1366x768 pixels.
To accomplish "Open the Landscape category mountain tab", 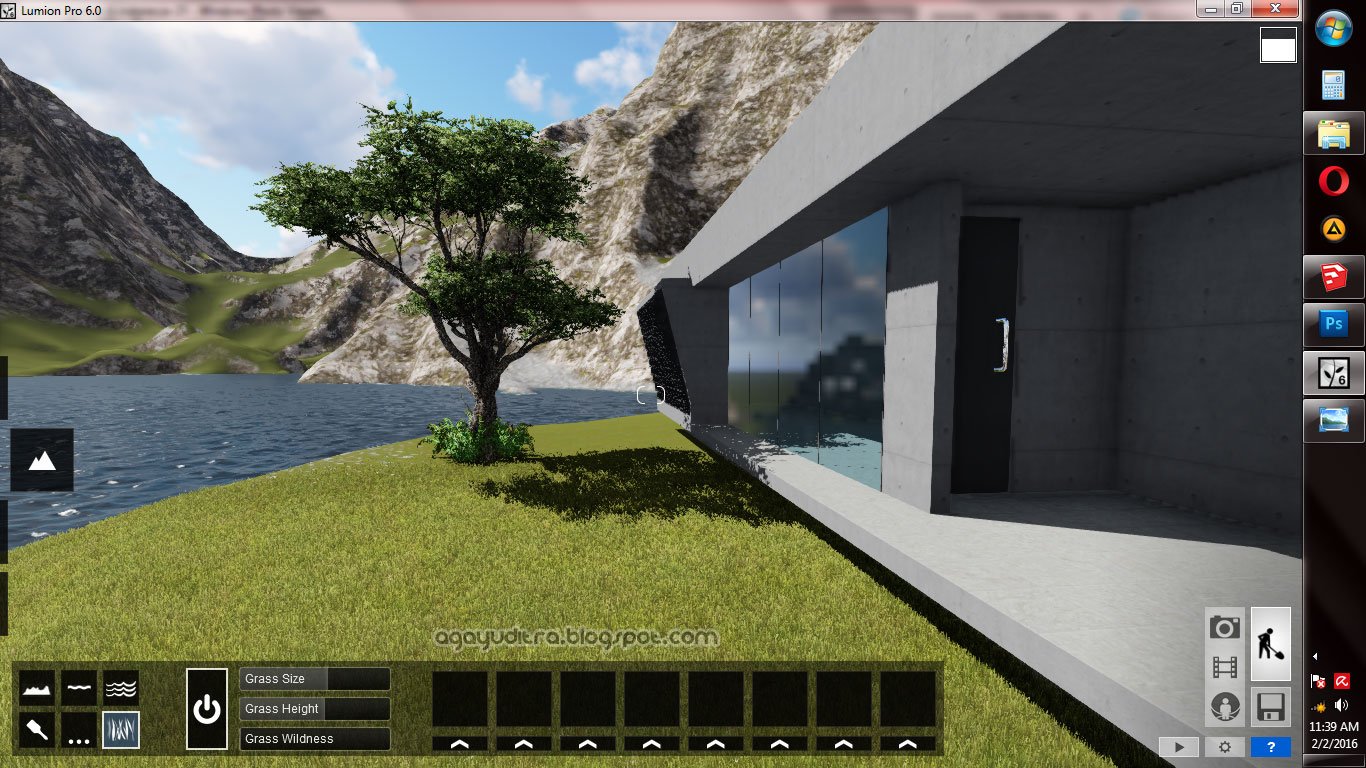I will pyautogui.click(x=42, y=460).
